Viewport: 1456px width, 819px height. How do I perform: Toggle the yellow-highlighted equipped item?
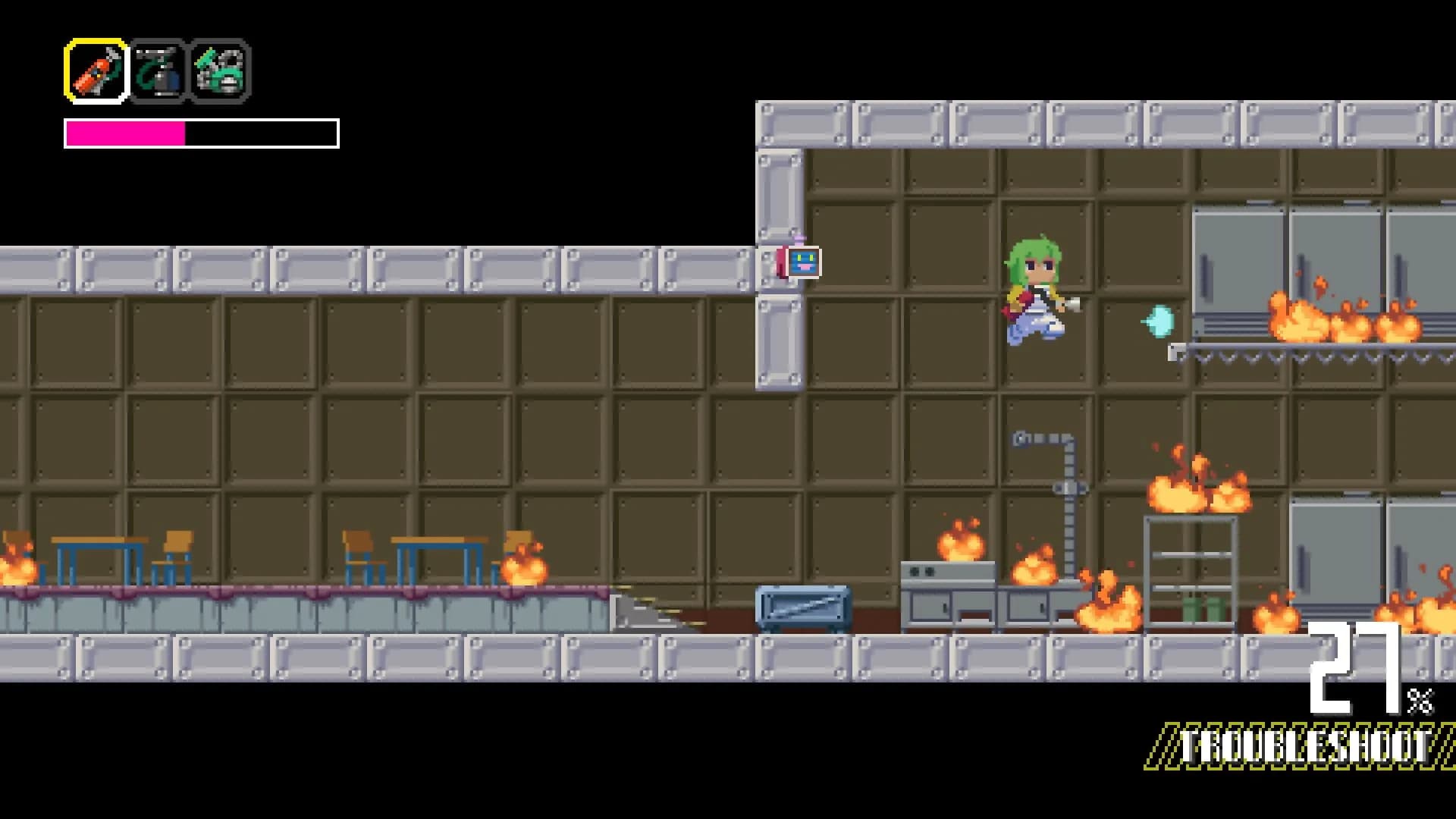96,71
